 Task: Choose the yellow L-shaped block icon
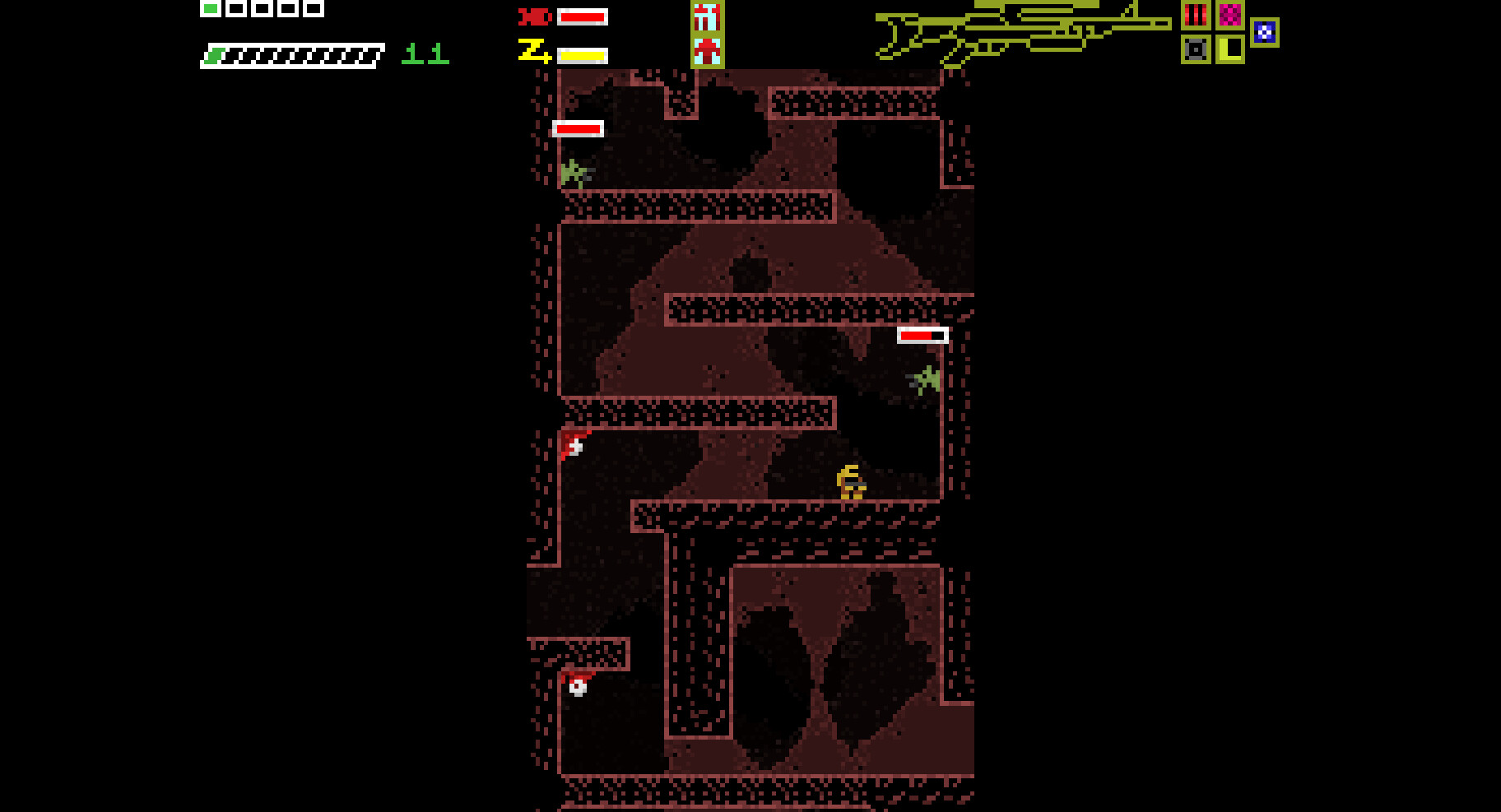click(x=1230, y=49)
